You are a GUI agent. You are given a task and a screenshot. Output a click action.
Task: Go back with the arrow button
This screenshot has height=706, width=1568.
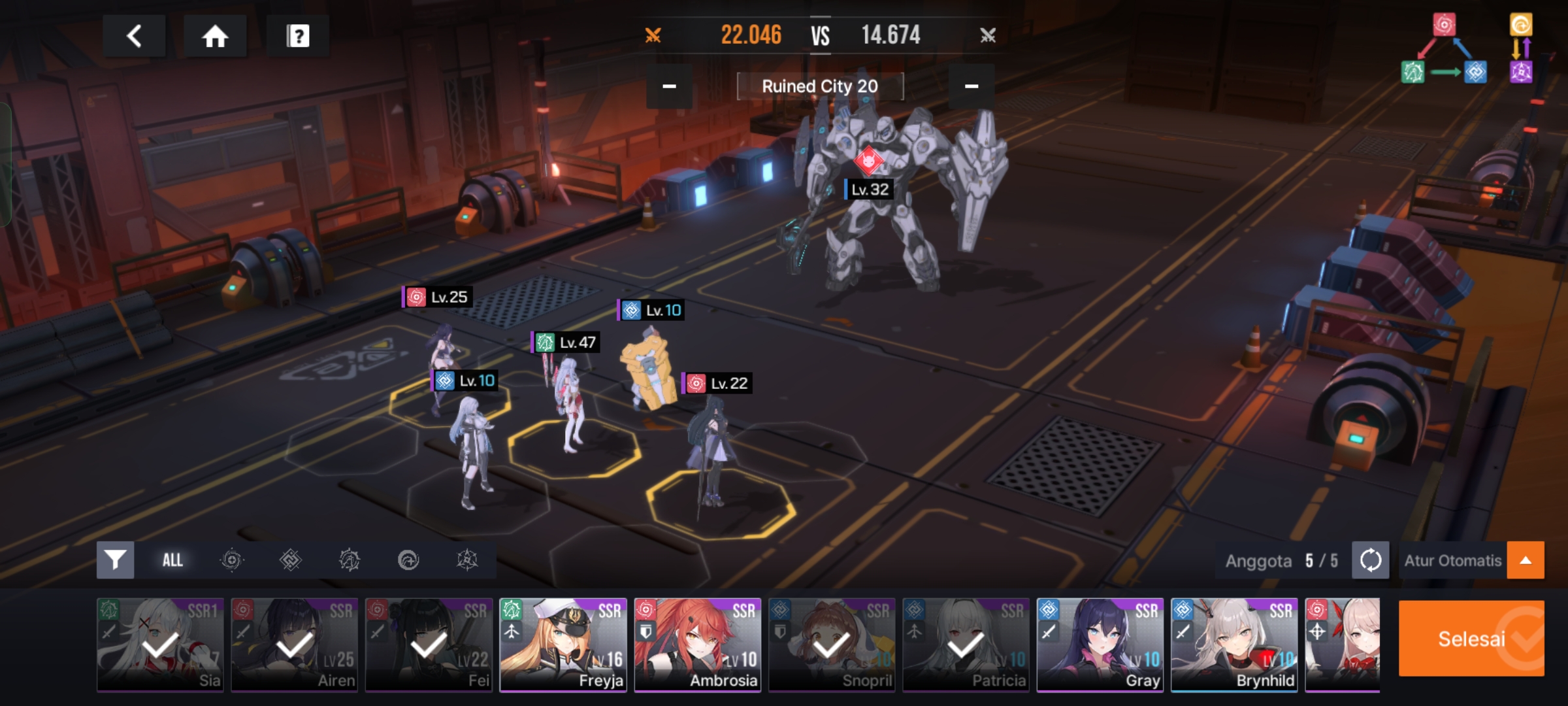click(x=134, y=36)
